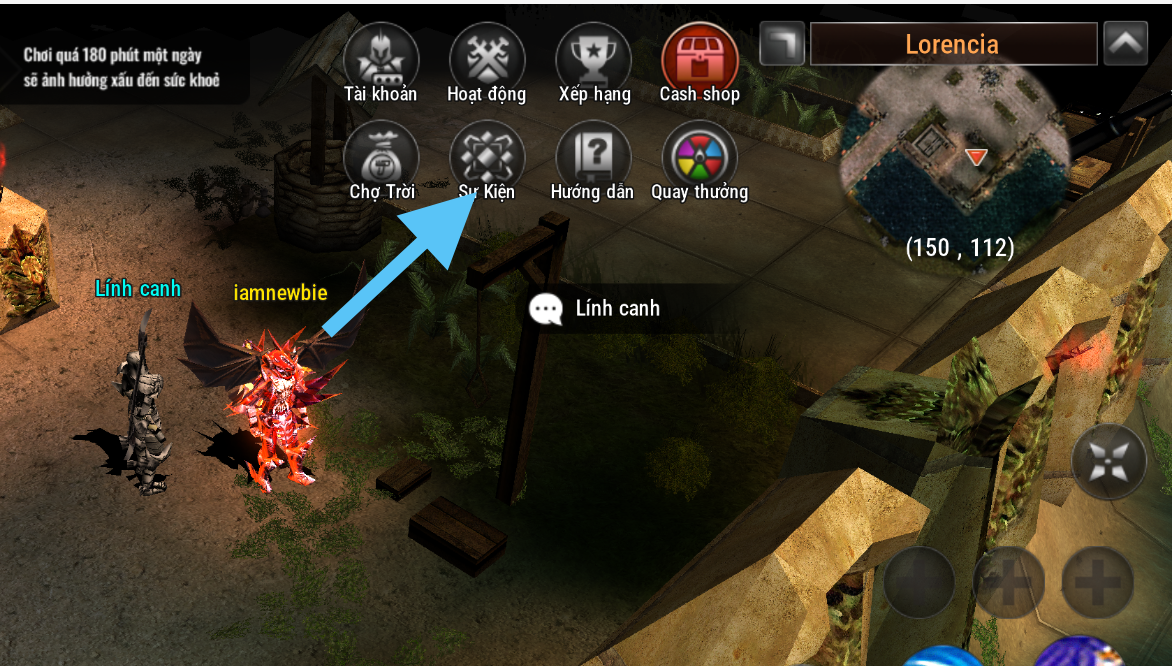
Task: Open the Quay thưởng prize wheel
Action: [699, 158]
